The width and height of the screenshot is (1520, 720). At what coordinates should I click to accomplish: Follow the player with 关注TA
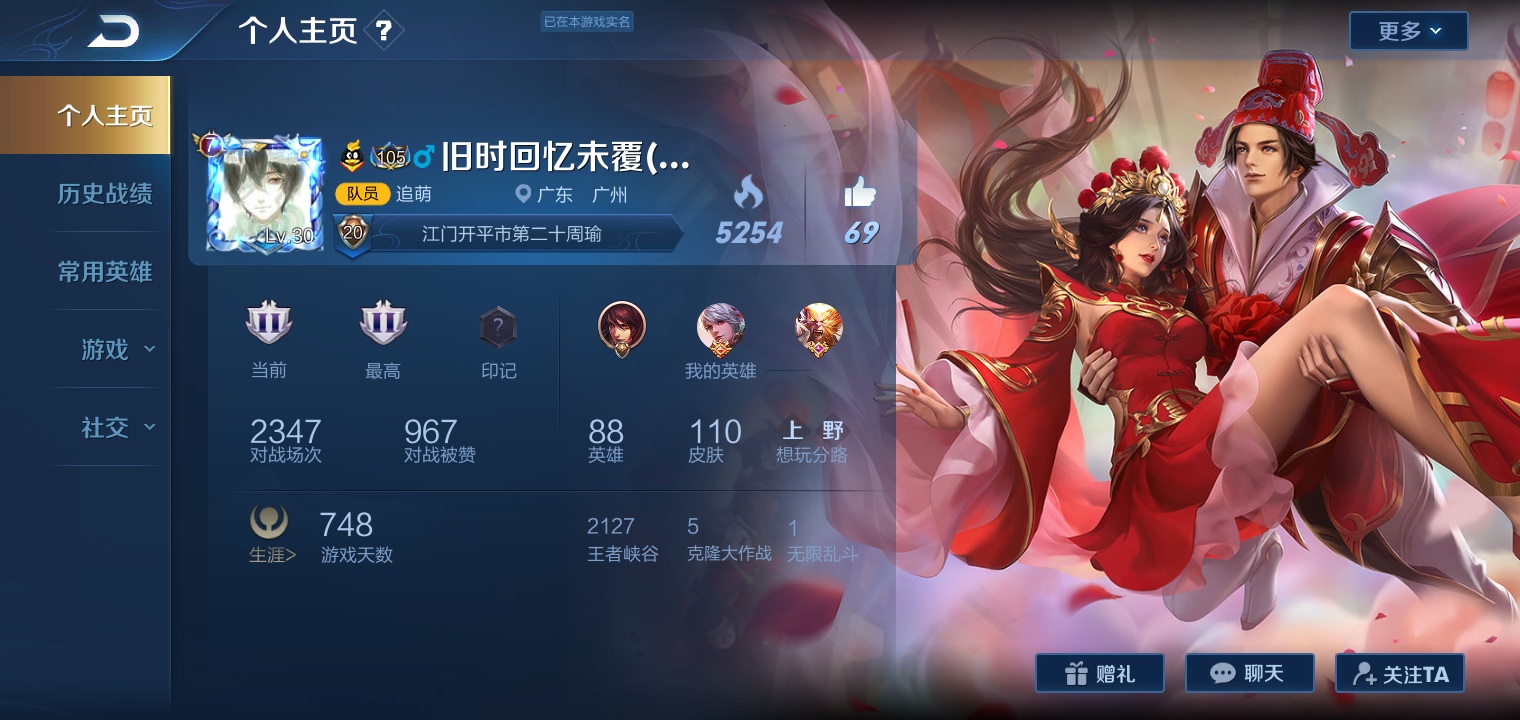coord(1399,673)
